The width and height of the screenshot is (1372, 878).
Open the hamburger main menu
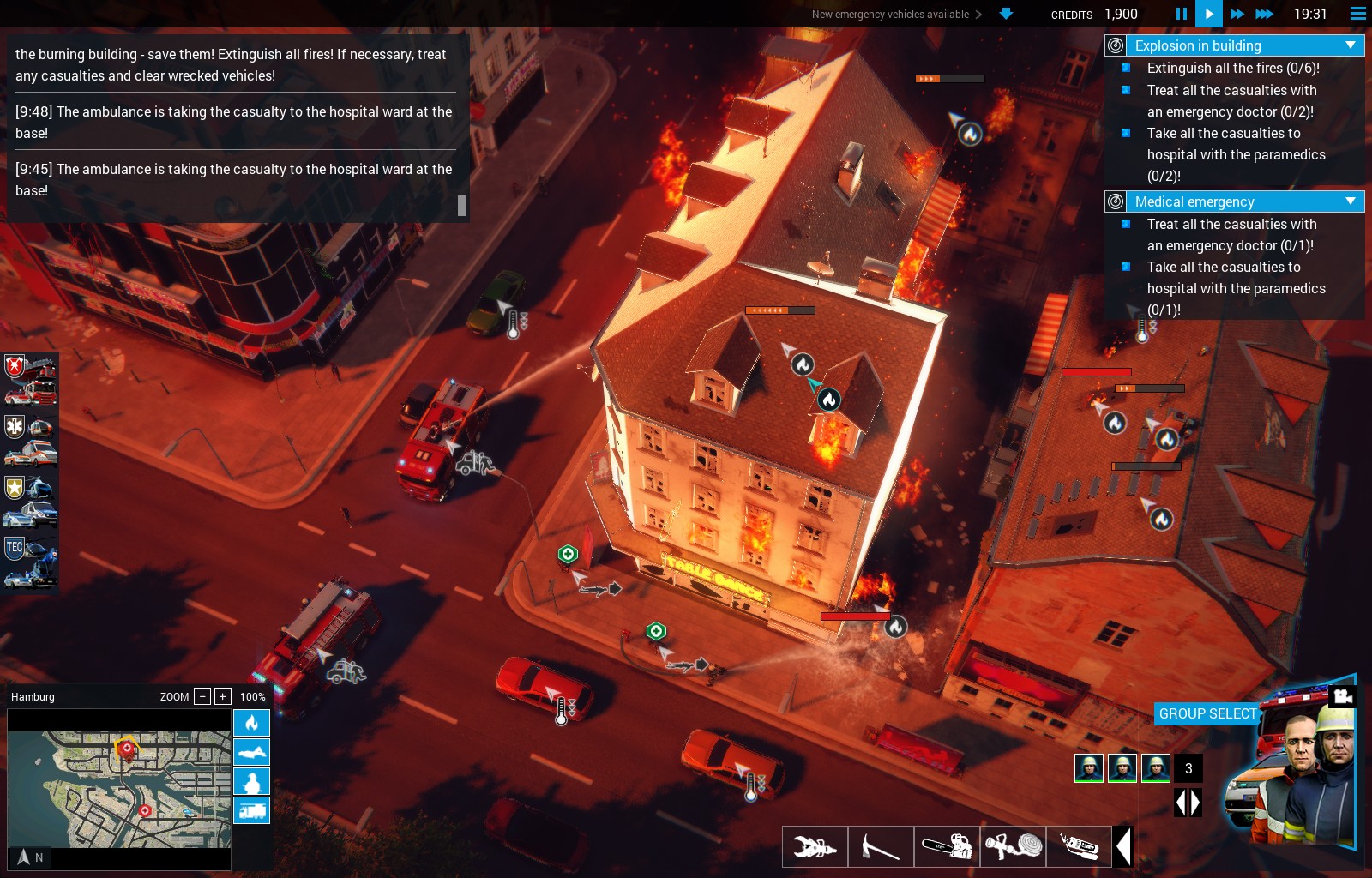[1357, 14]
